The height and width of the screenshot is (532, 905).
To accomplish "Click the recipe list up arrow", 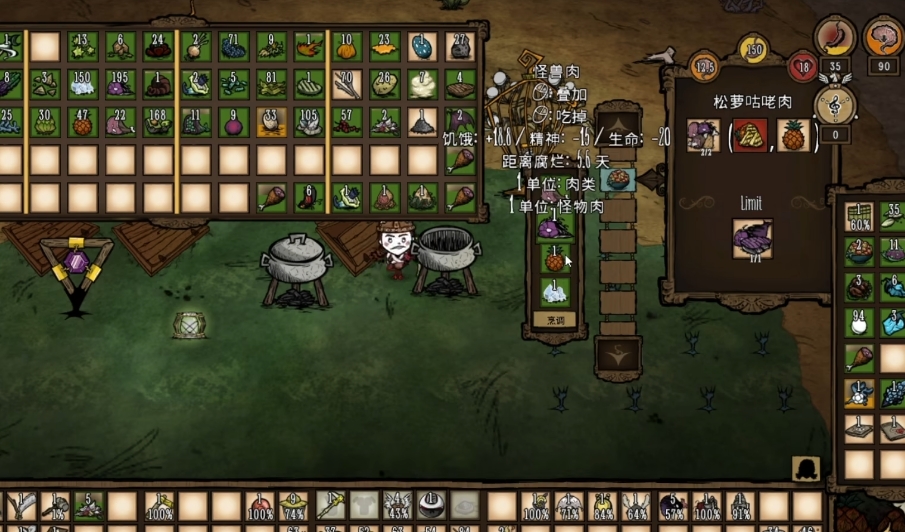I will [617, 127].
